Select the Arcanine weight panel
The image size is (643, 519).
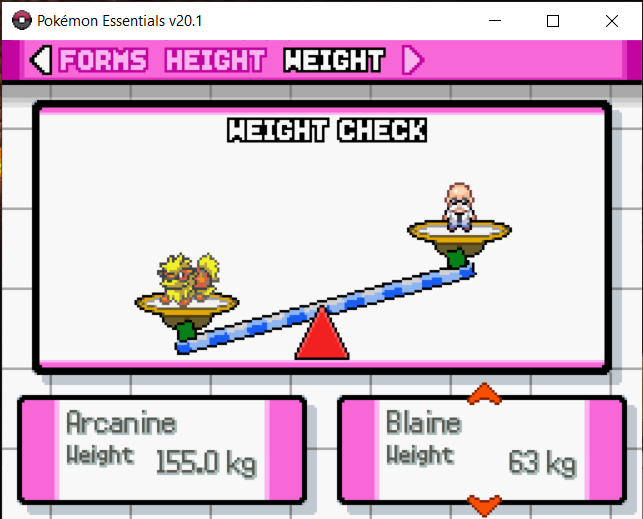point(162,450)
